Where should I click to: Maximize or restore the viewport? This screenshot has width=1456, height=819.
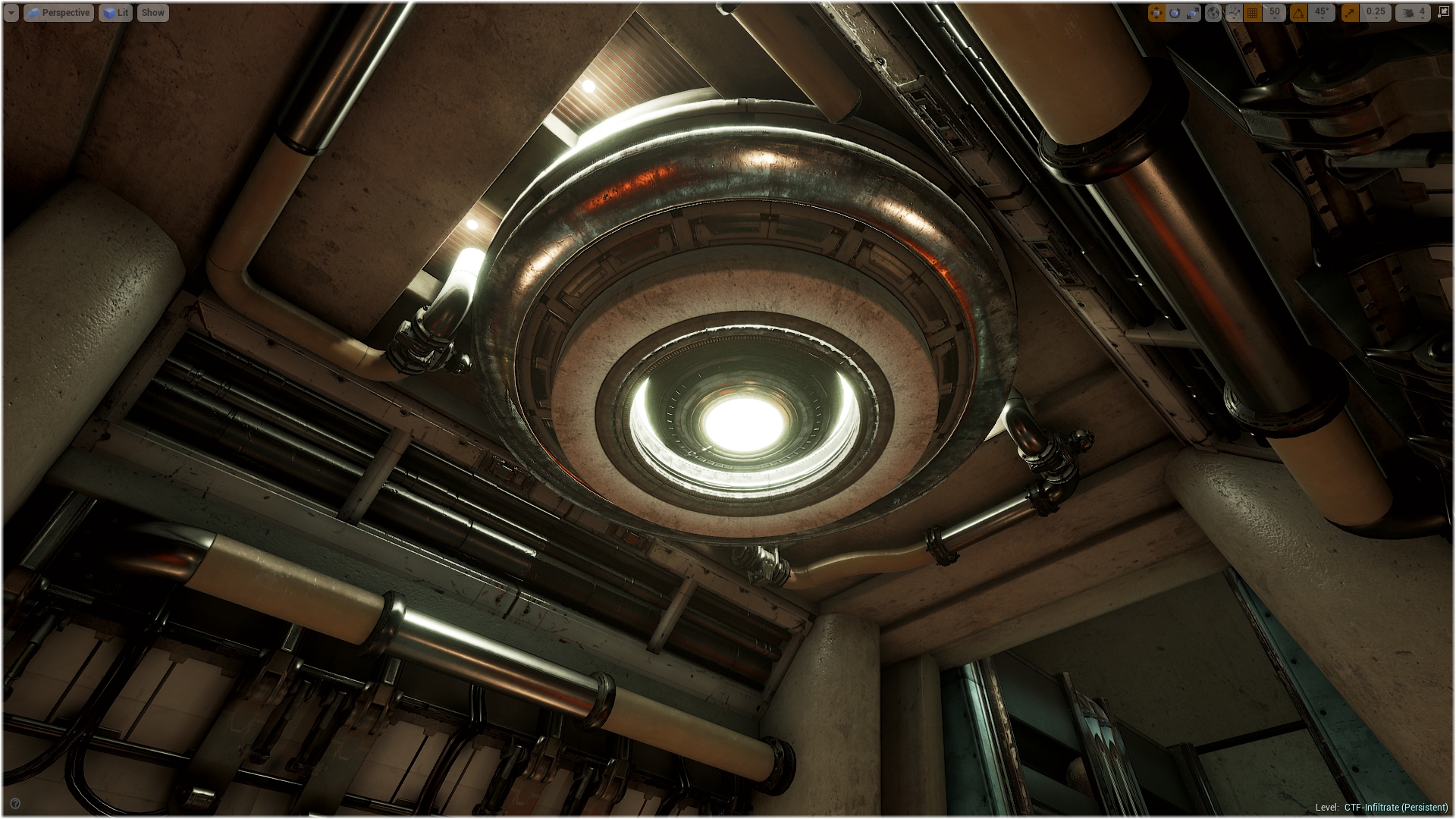[1443, 13]
